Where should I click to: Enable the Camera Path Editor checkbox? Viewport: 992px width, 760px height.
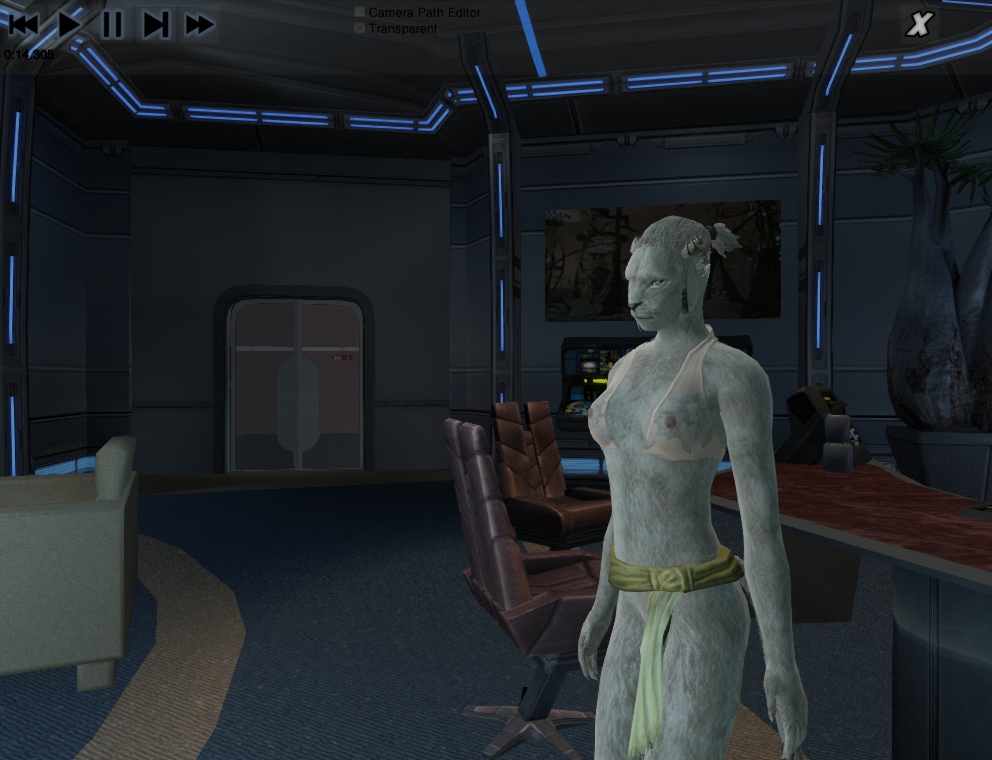click(360, 13)
